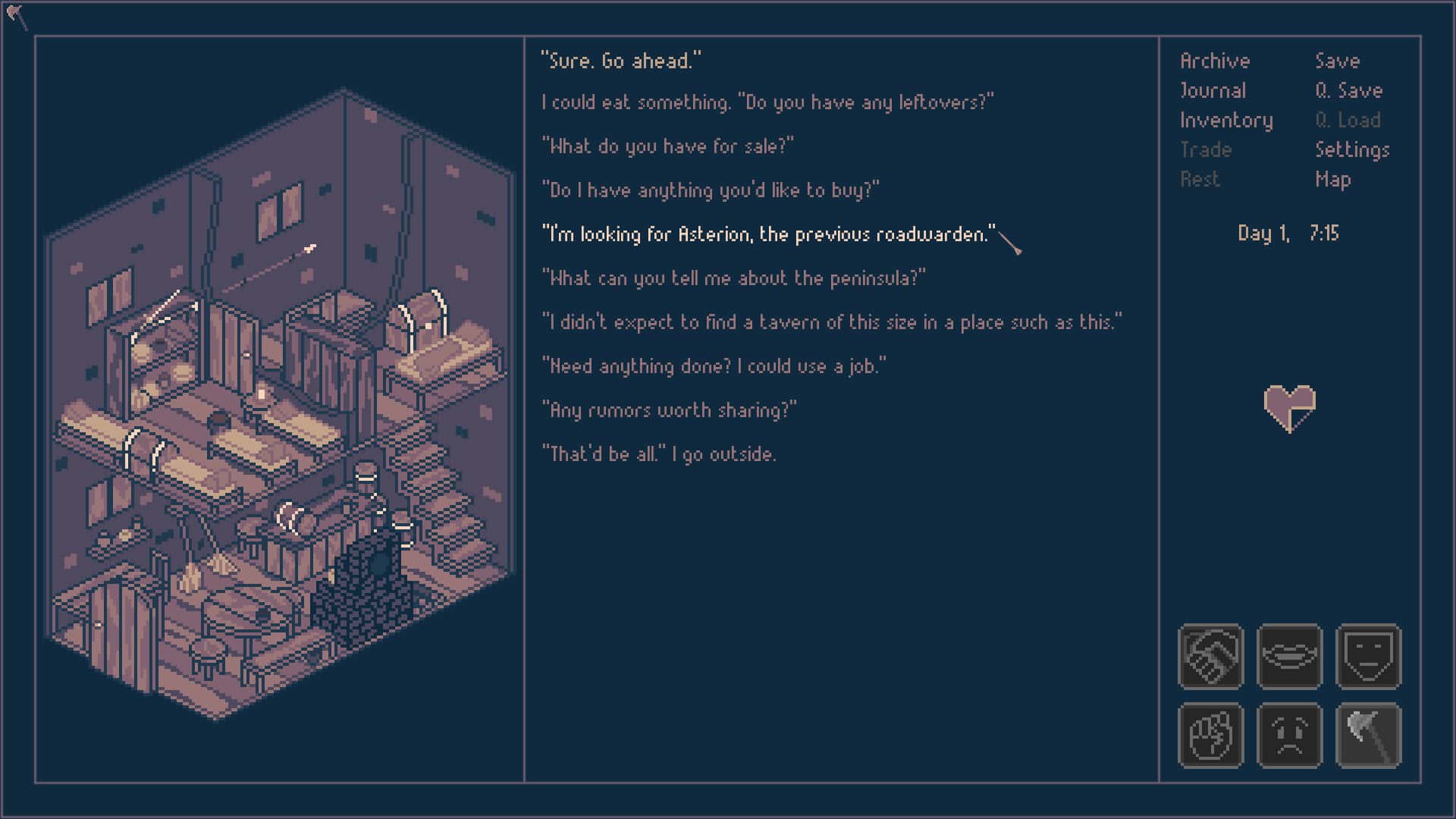Open the Journal
The width and height of the screenshot is (1456, 819).
point(1212,90)
